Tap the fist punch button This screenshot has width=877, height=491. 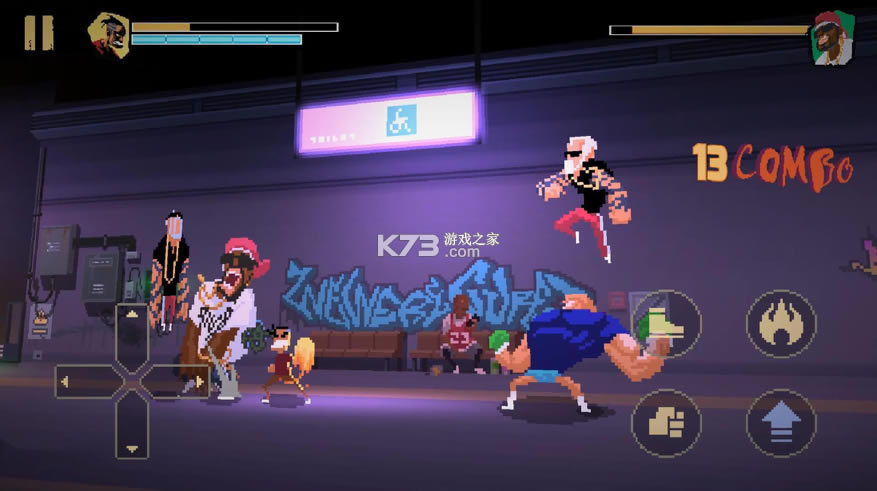666,422
